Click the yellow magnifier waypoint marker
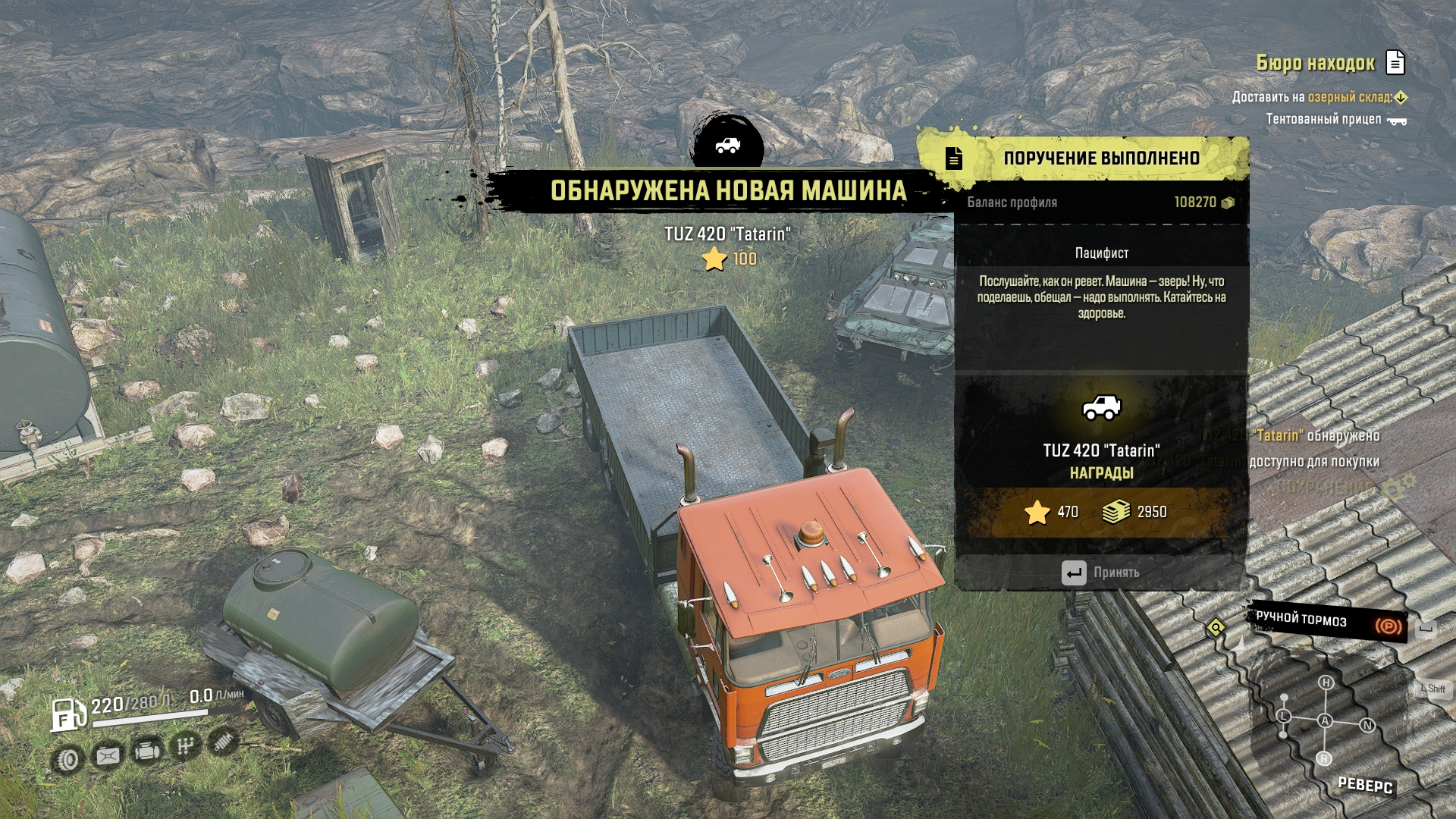The height and width of the screenshot is (819, 1456). pos(1216,628)
